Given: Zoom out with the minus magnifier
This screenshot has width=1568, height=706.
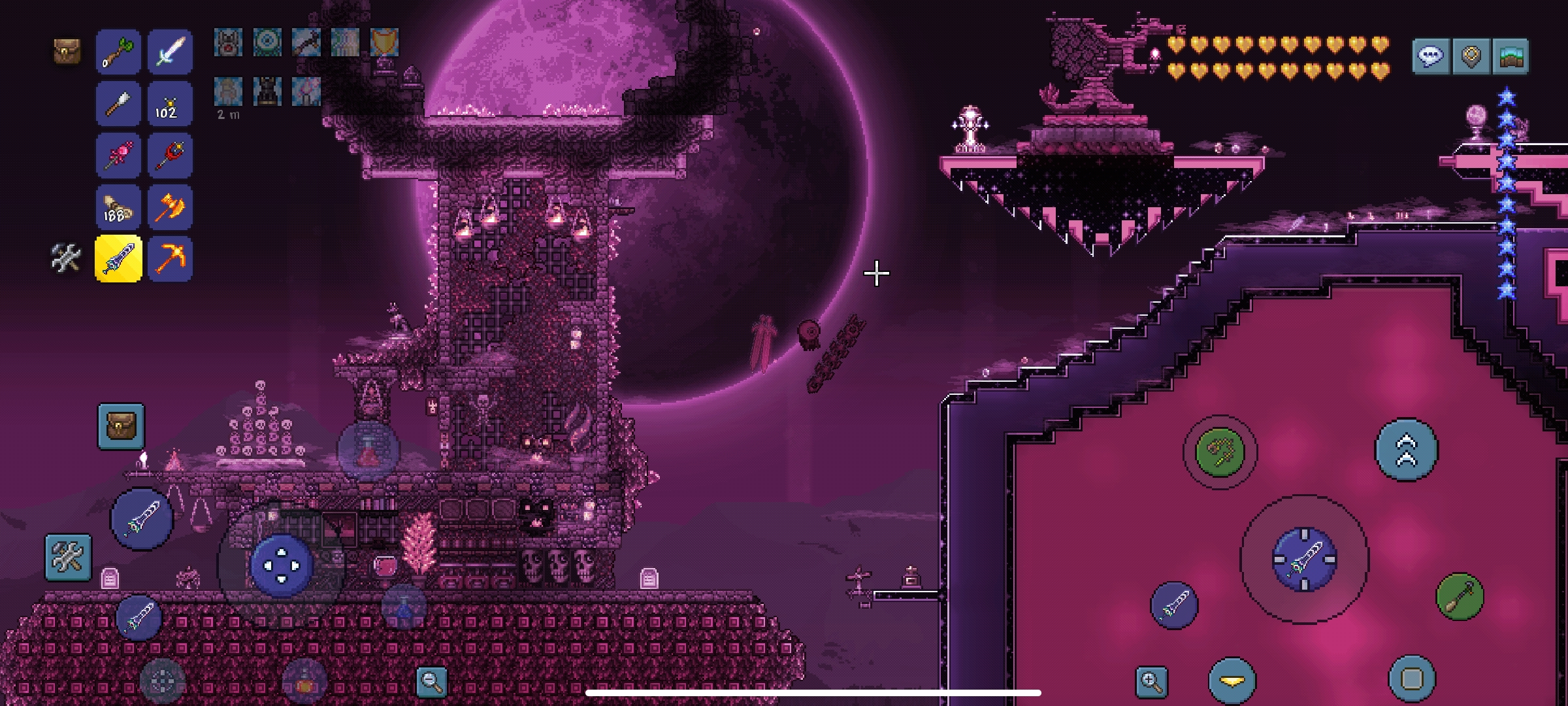Looking at the screenshot, I should tap(432, 681).
